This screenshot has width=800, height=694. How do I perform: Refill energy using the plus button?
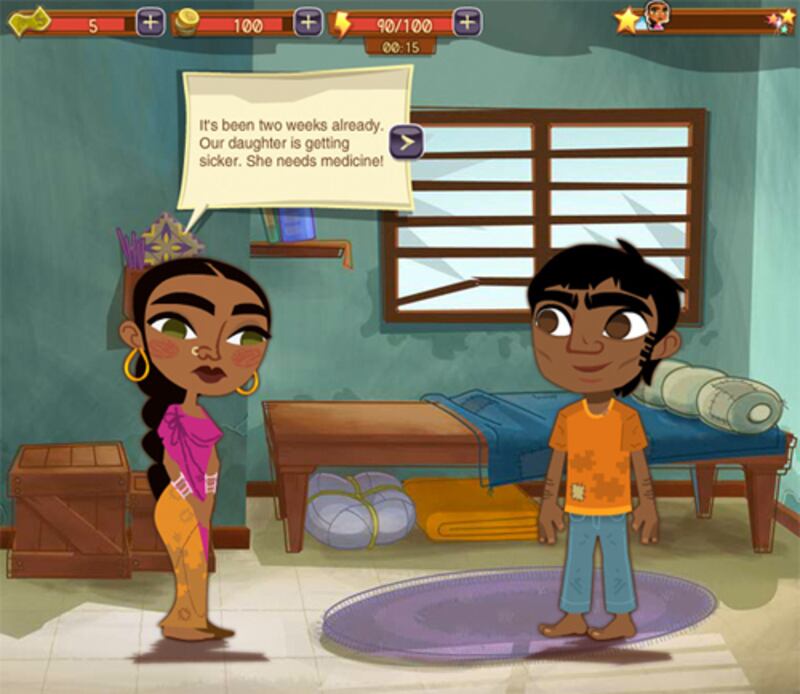[467, 21]
